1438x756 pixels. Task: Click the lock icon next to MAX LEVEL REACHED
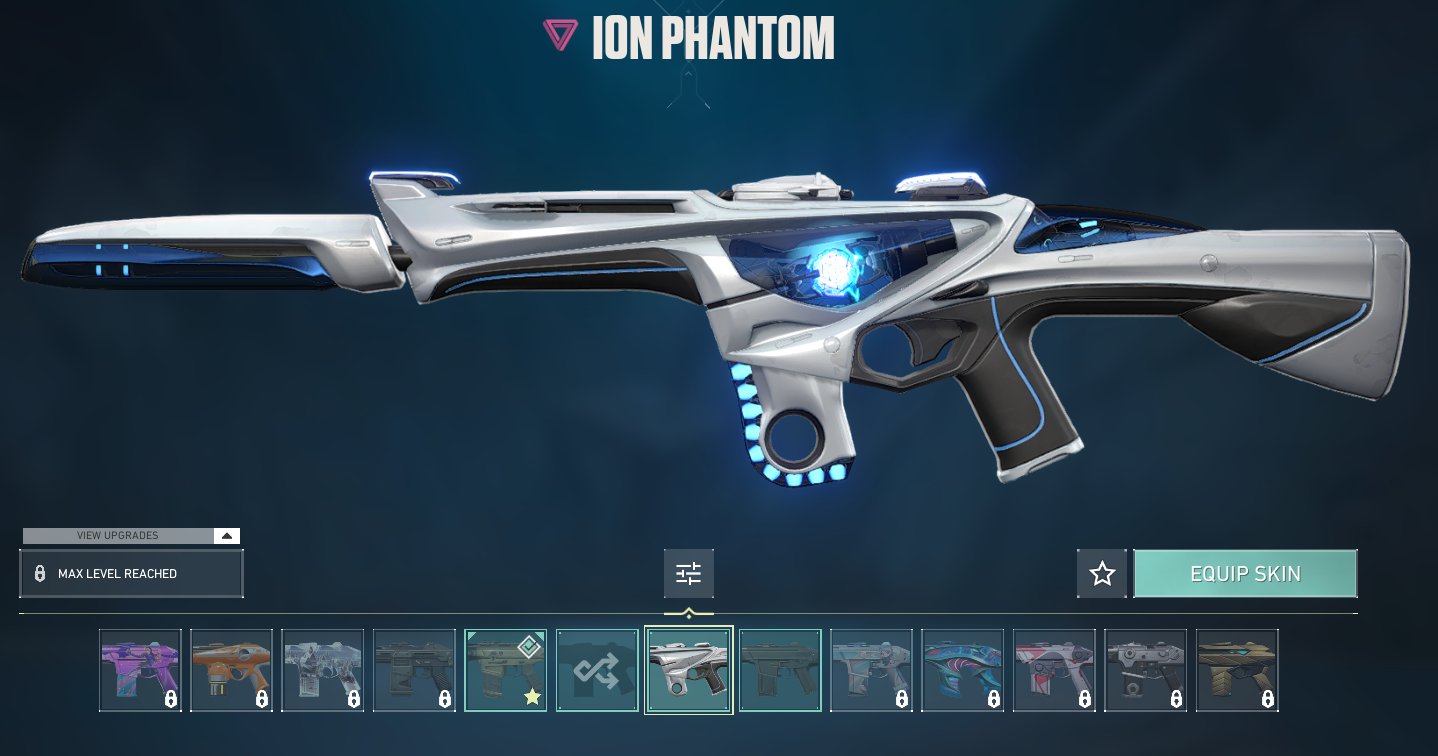40,573
